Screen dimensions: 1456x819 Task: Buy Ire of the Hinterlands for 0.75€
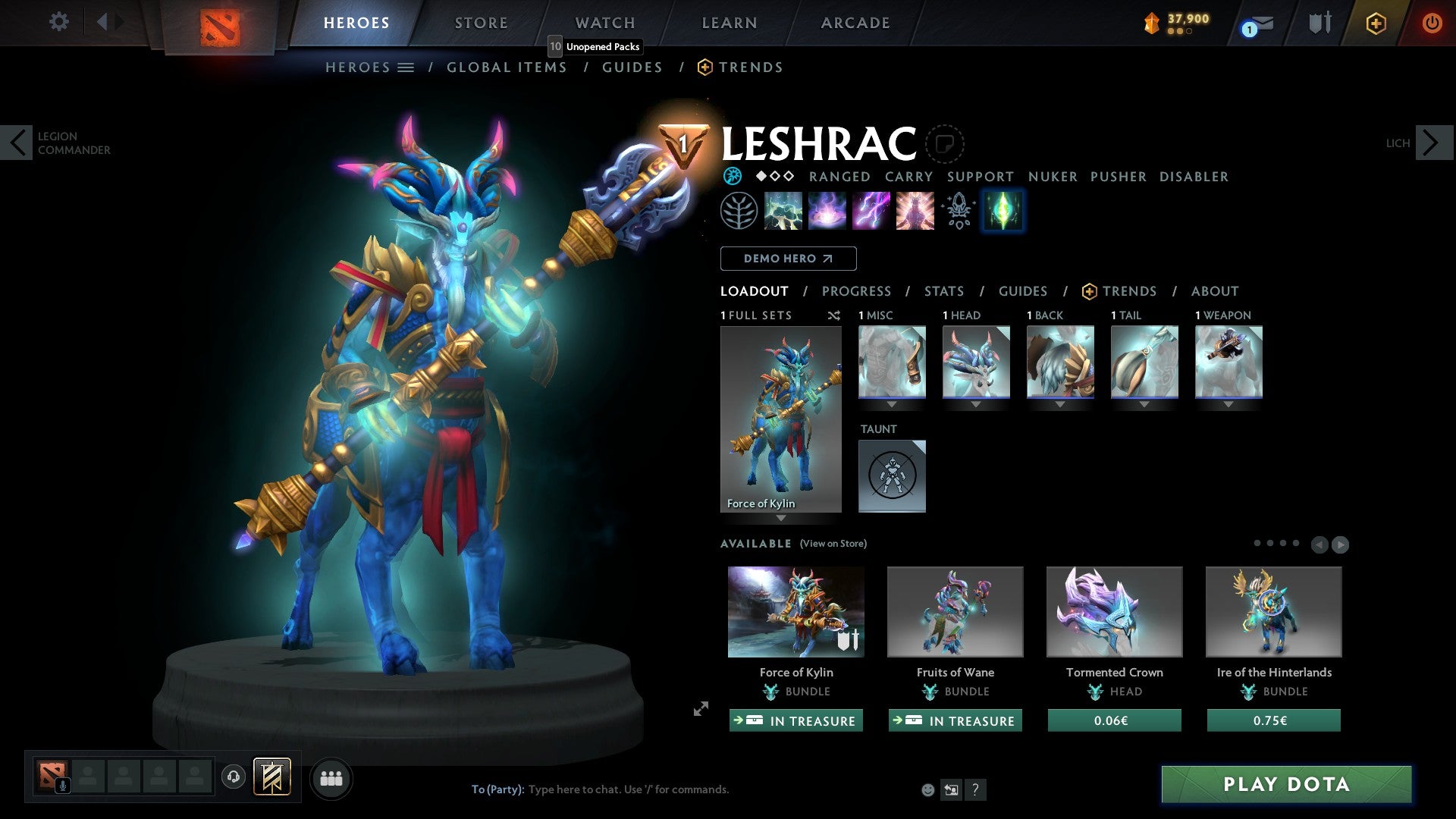pos(1273,720)
